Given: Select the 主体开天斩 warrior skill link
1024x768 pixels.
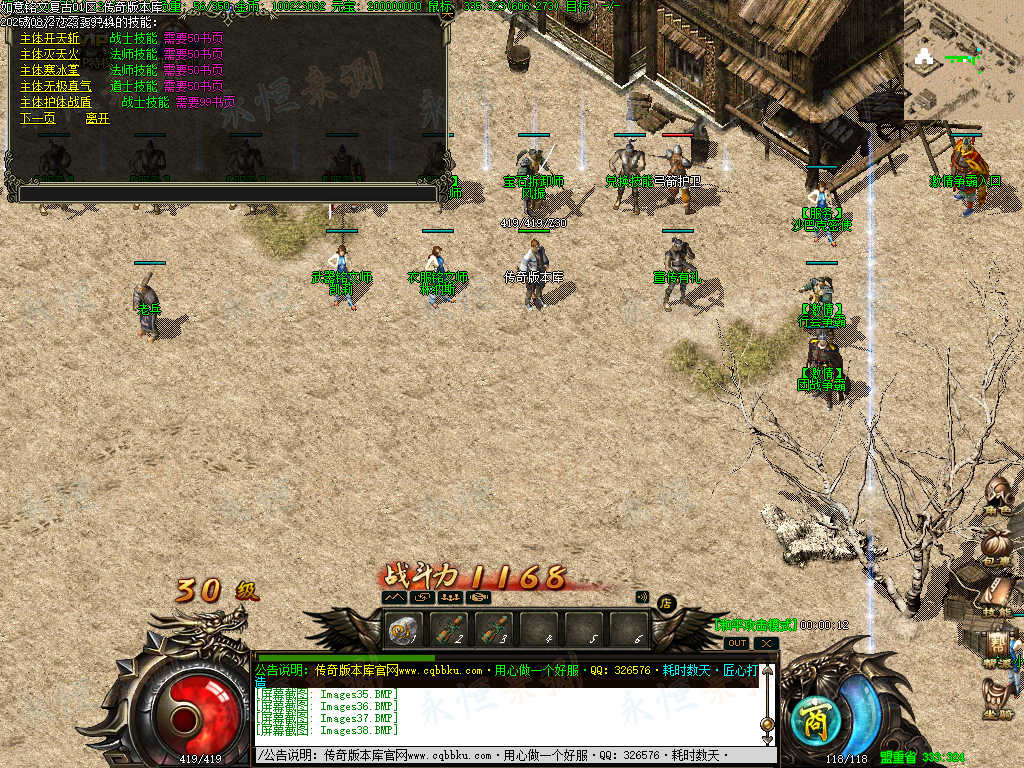Looking at the screenshot, I should pos(49,38).
